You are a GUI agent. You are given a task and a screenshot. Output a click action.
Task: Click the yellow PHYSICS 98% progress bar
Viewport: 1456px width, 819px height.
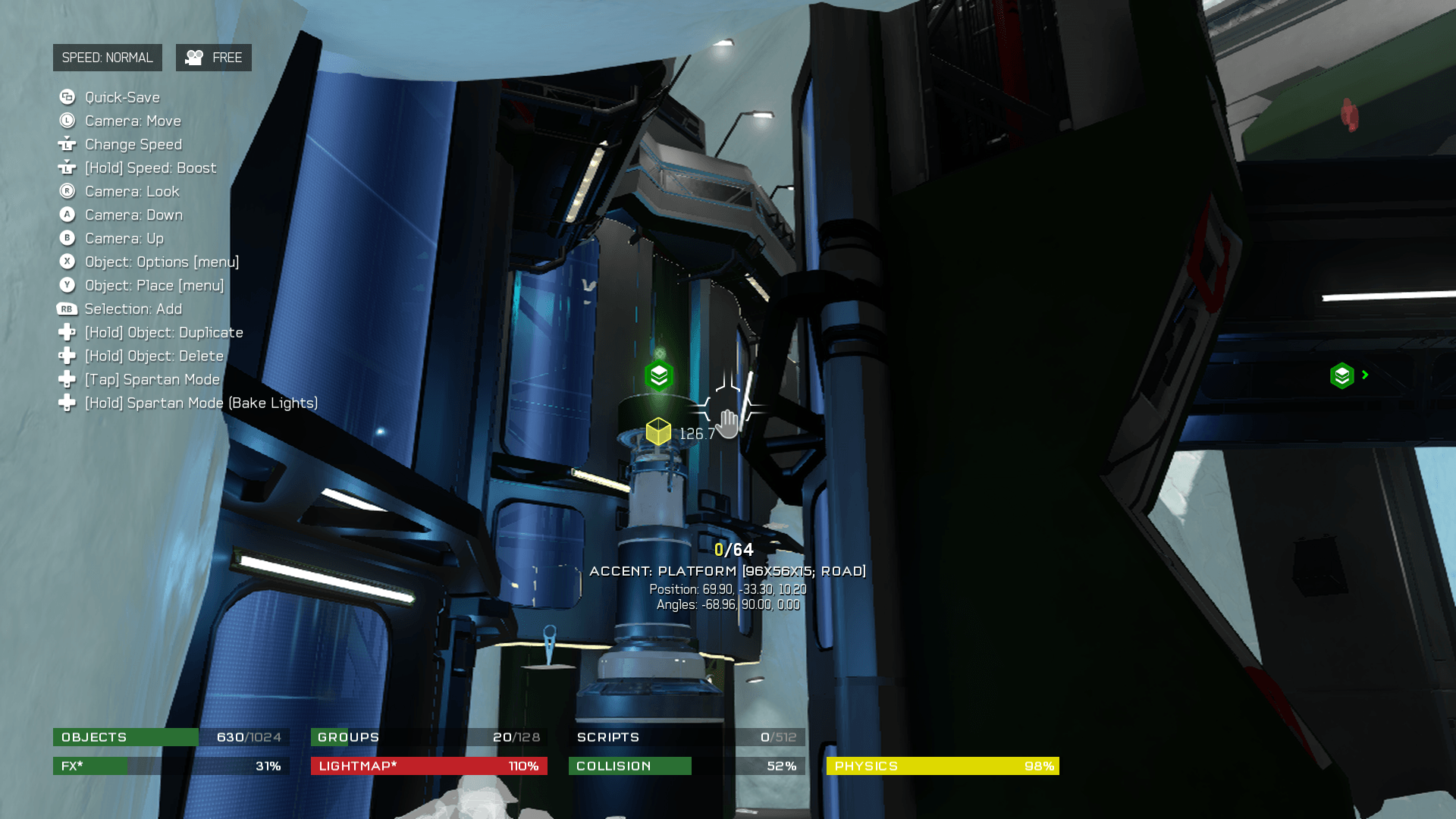coord(943,766)
